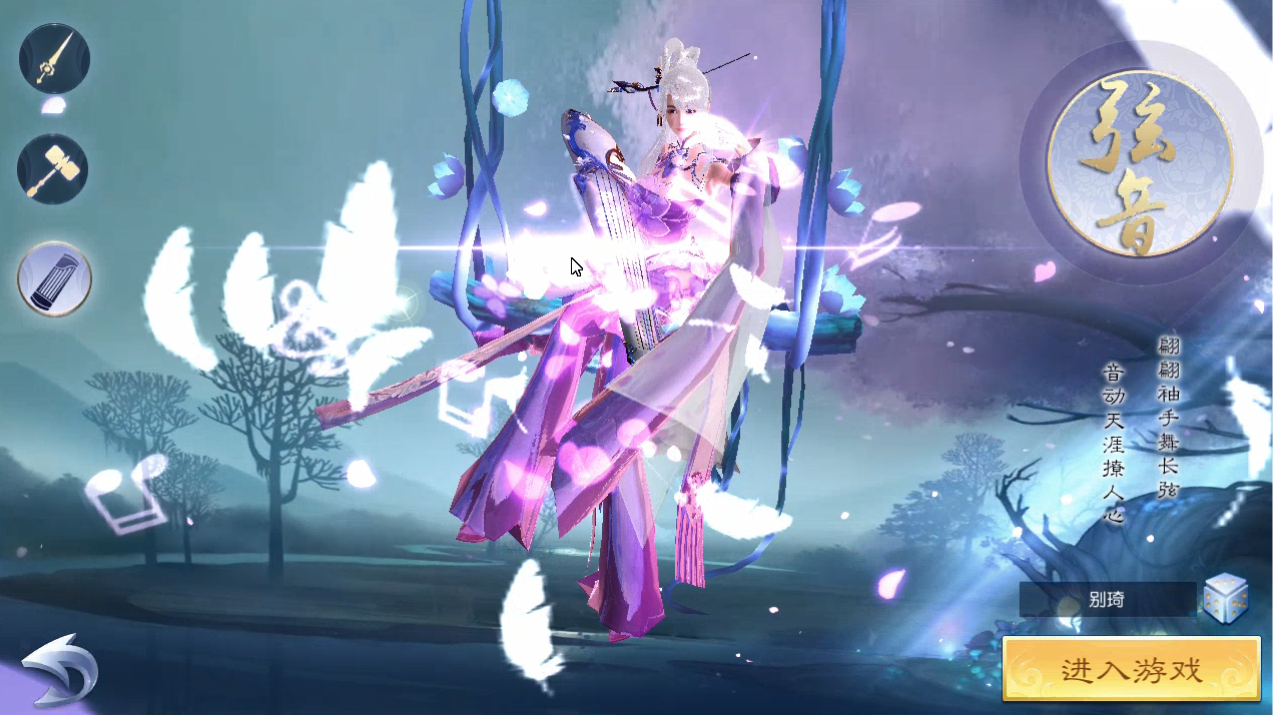Select the zither class icon
The width and height of the screenshot is (1273, 715).
click(54, 278)
